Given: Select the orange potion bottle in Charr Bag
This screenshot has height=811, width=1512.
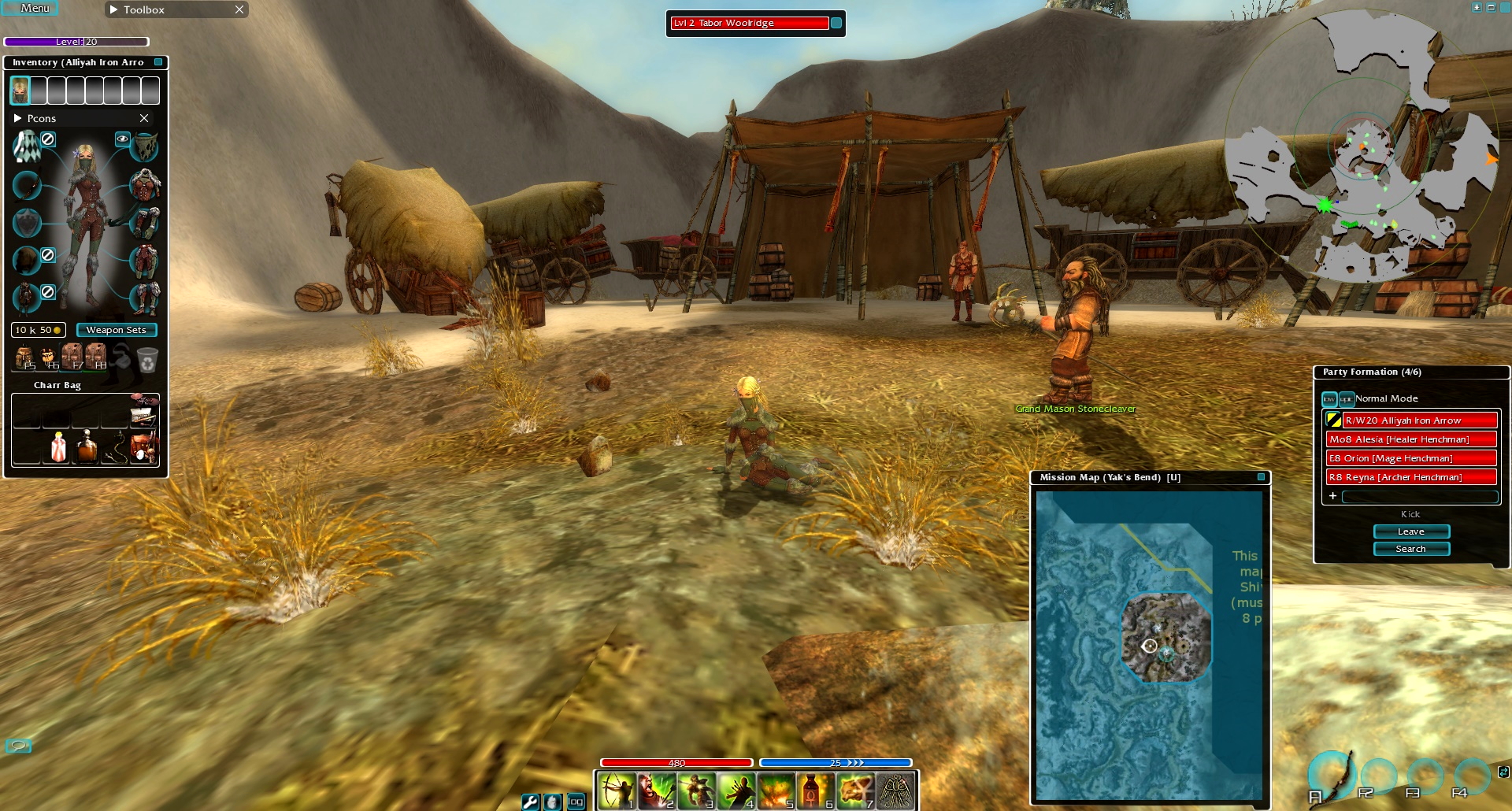Looking at the screenshot, I should click(86, 447).
